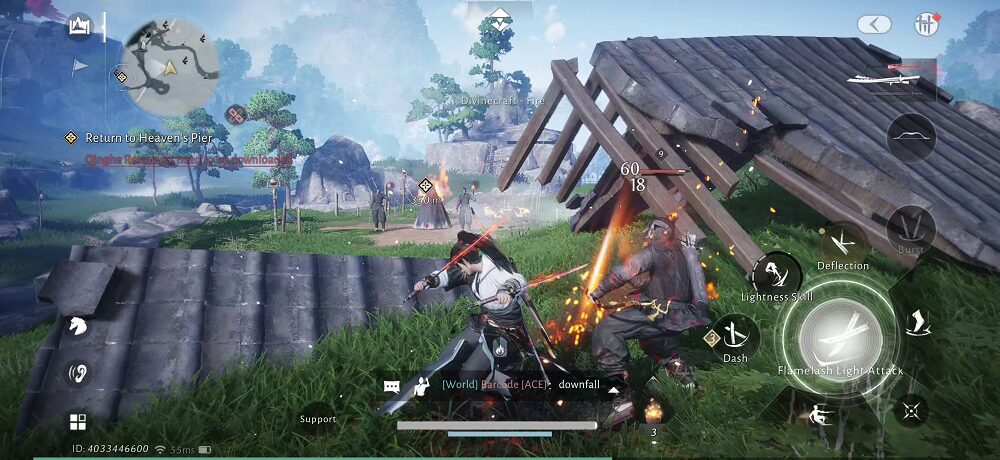Tap the Support button
This screenshot has width=1000, height=460.
[318, 417]
